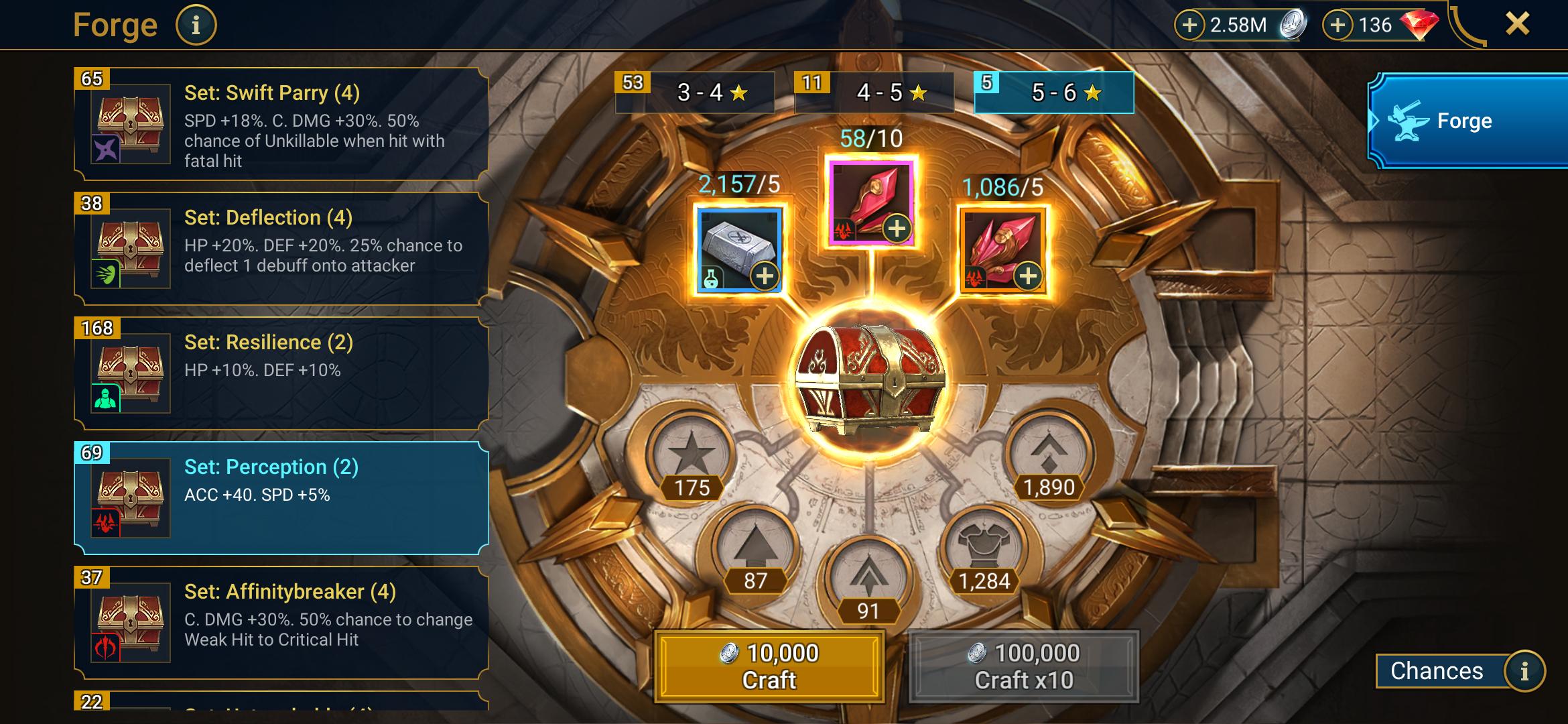The width and height of the screenshot is (1568, 724).
Task: Add more silver with plus button
Action: pos(1189,25)
